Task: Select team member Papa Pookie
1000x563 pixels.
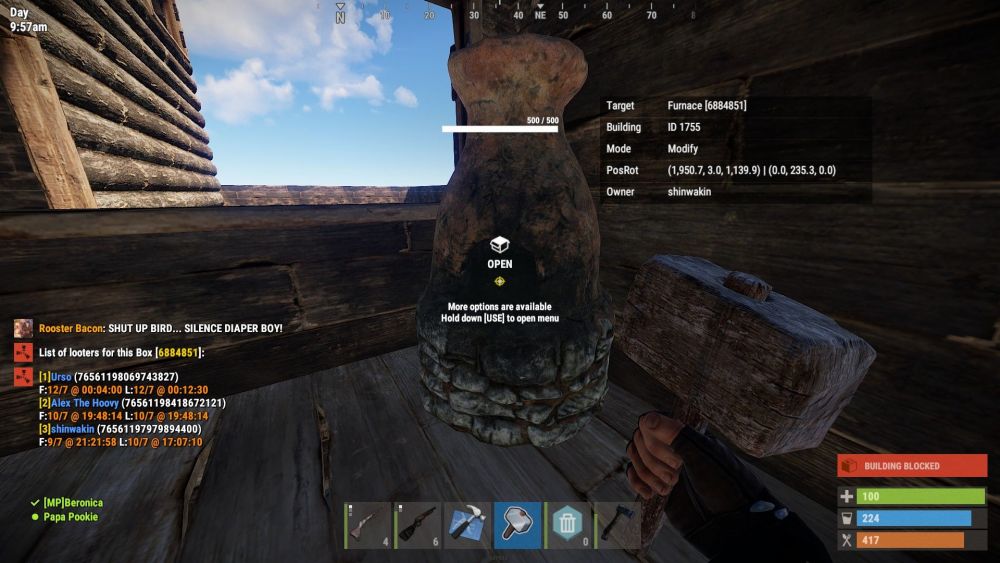Action: pos(70,517)
